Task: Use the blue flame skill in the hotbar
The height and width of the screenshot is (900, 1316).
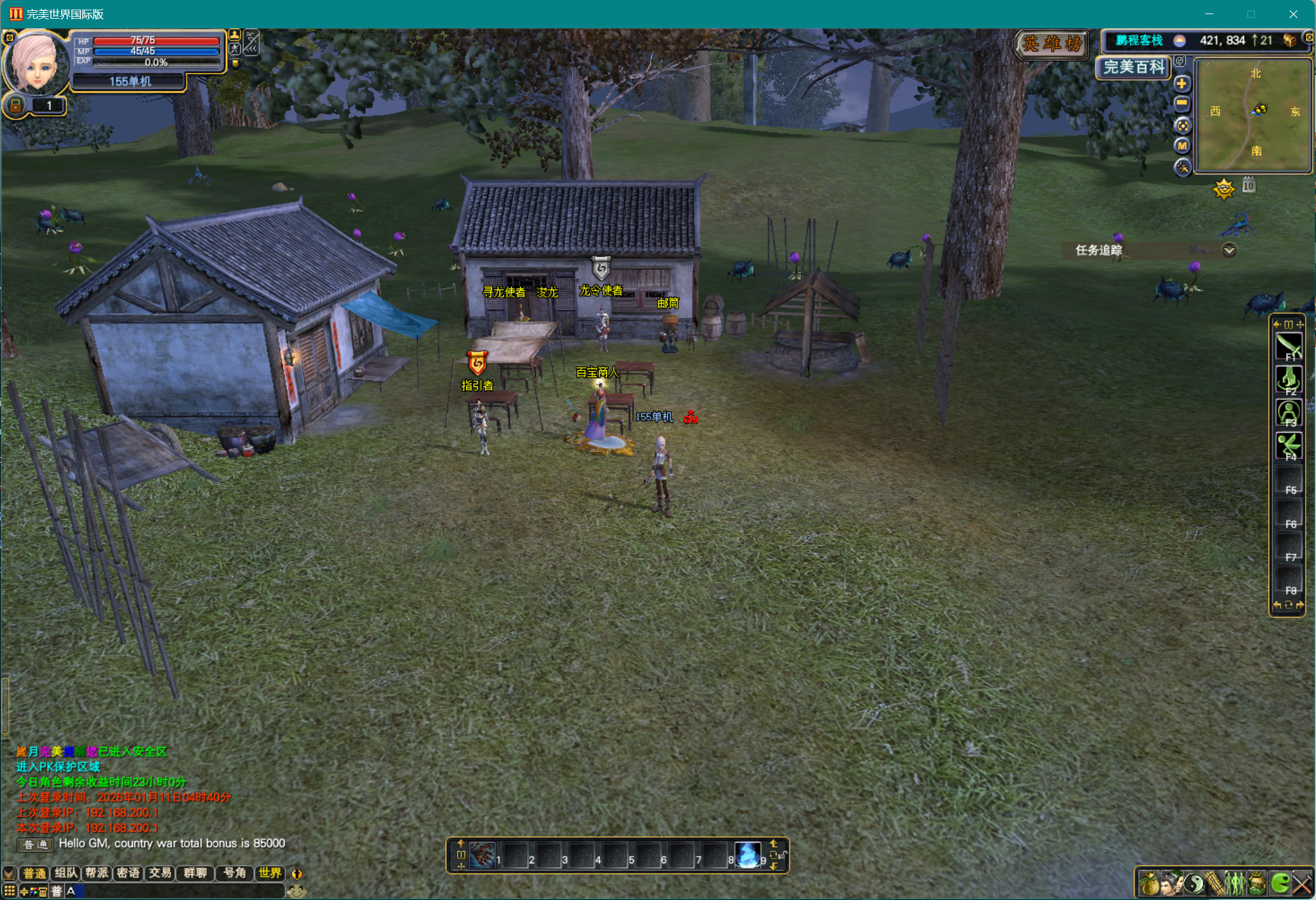Action: tap(747, 856)
